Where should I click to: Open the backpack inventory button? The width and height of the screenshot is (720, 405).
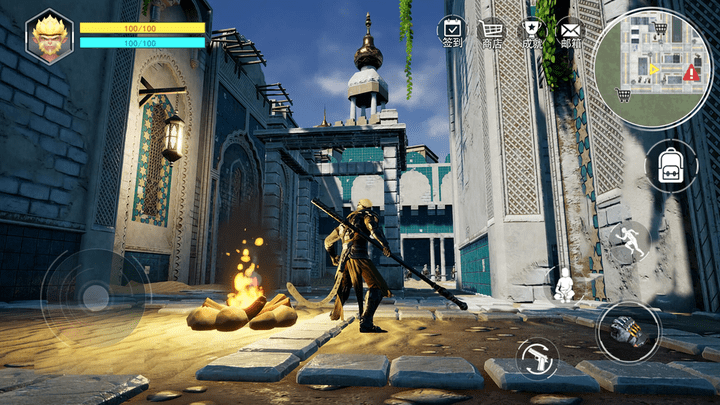[671, 167]
